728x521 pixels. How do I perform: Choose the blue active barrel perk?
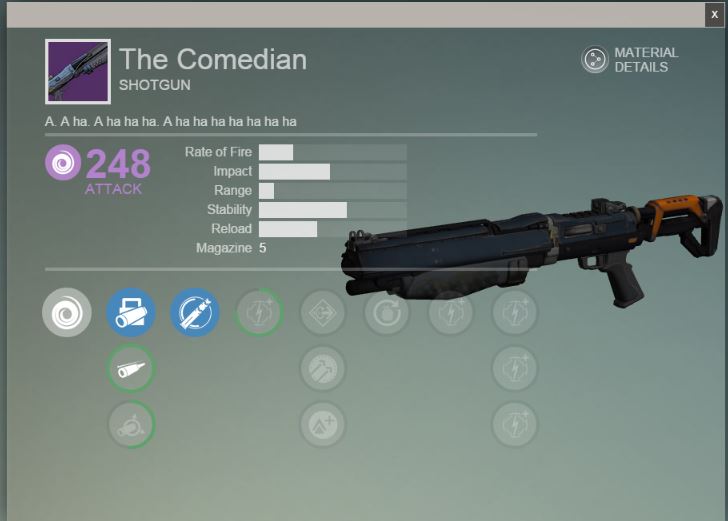coord(131,313)
